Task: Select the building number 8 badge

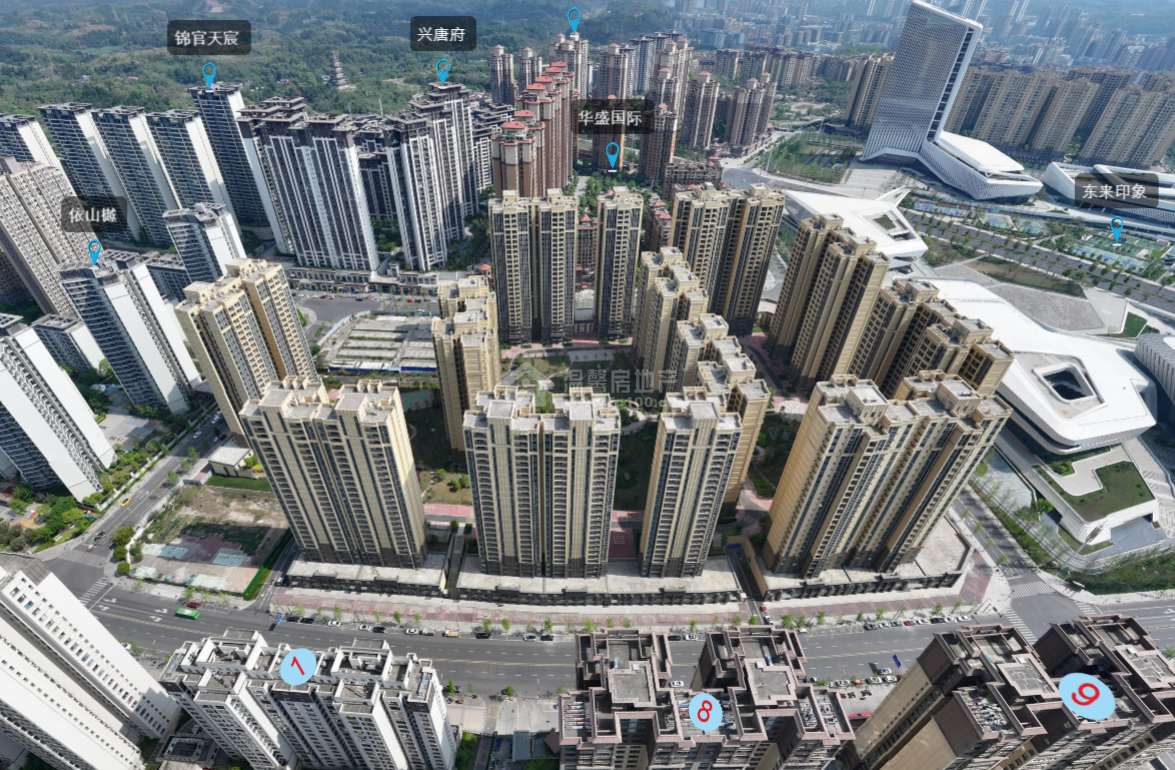Action: tap(705, 711)
